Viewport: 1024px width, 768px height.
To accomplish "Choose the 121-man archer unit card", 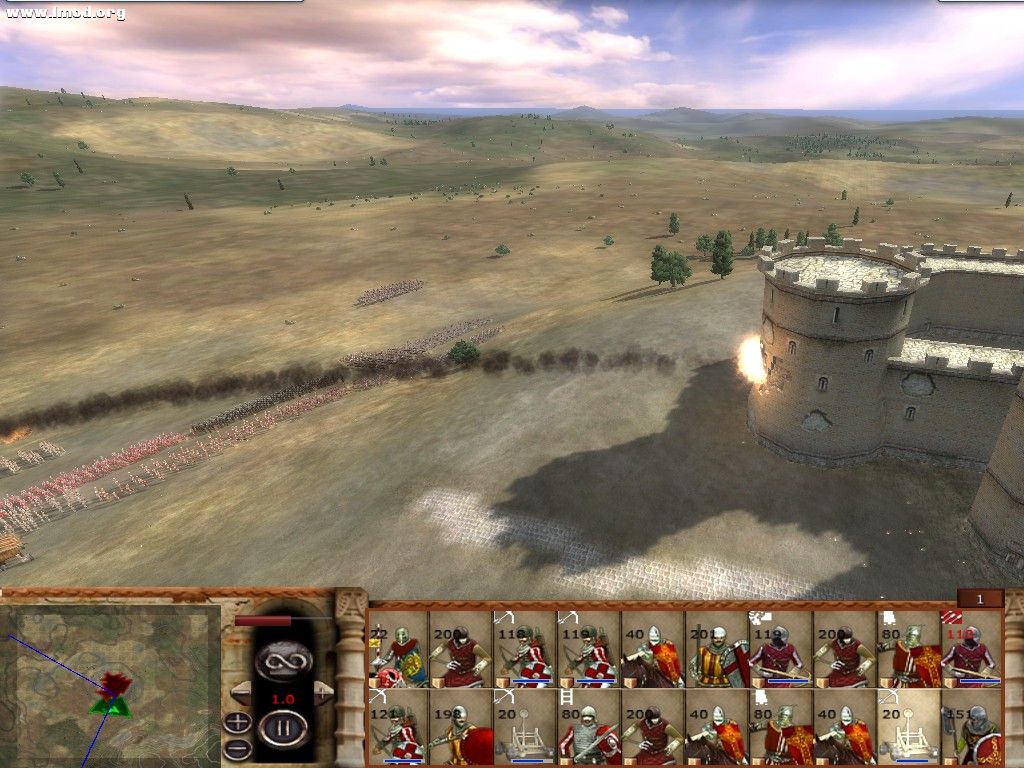I will point(398,727).
